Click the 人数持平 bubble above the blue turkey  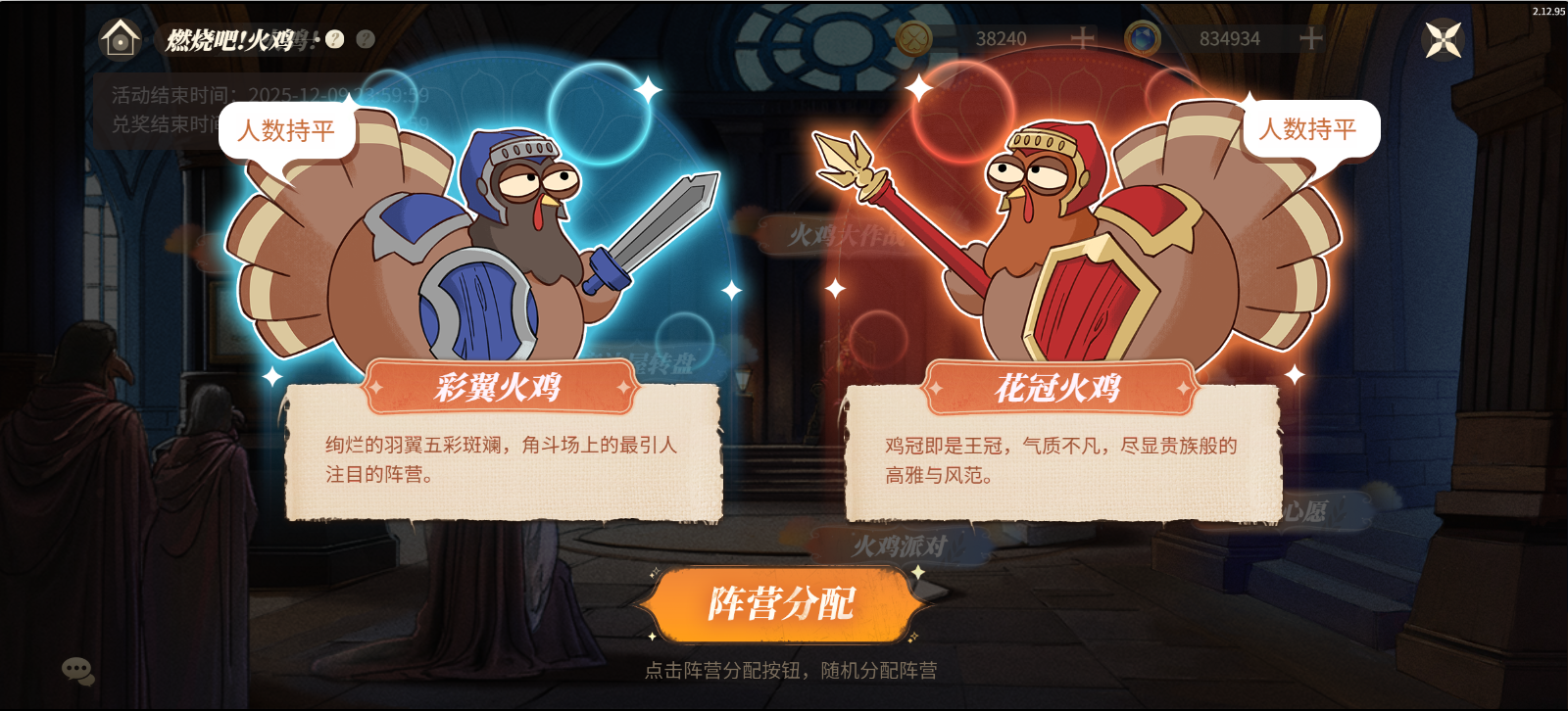pyautogui.click(x=287, y=131)
